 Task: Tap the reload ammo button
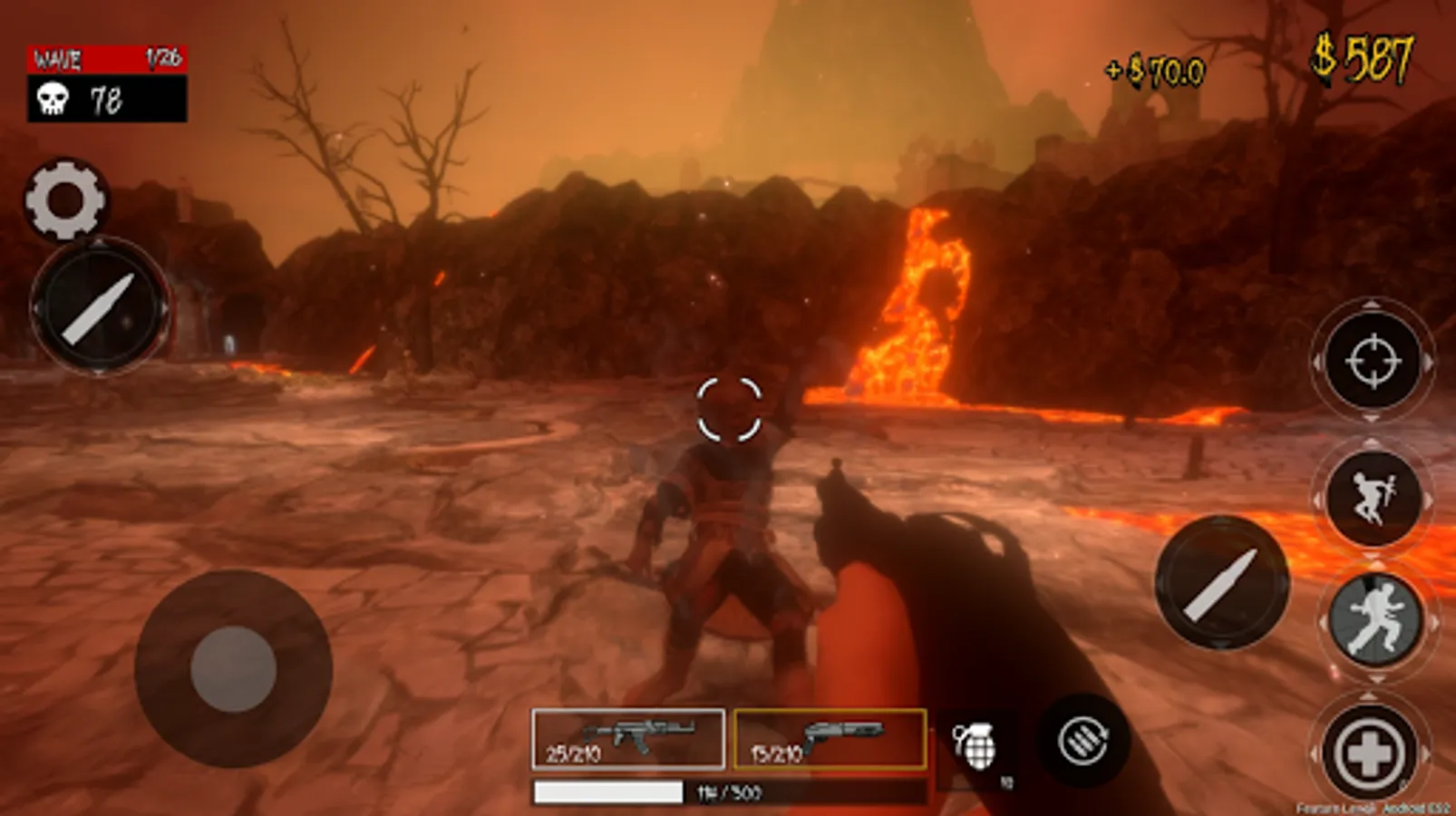pyautogui.click(x=1083, y=741)
